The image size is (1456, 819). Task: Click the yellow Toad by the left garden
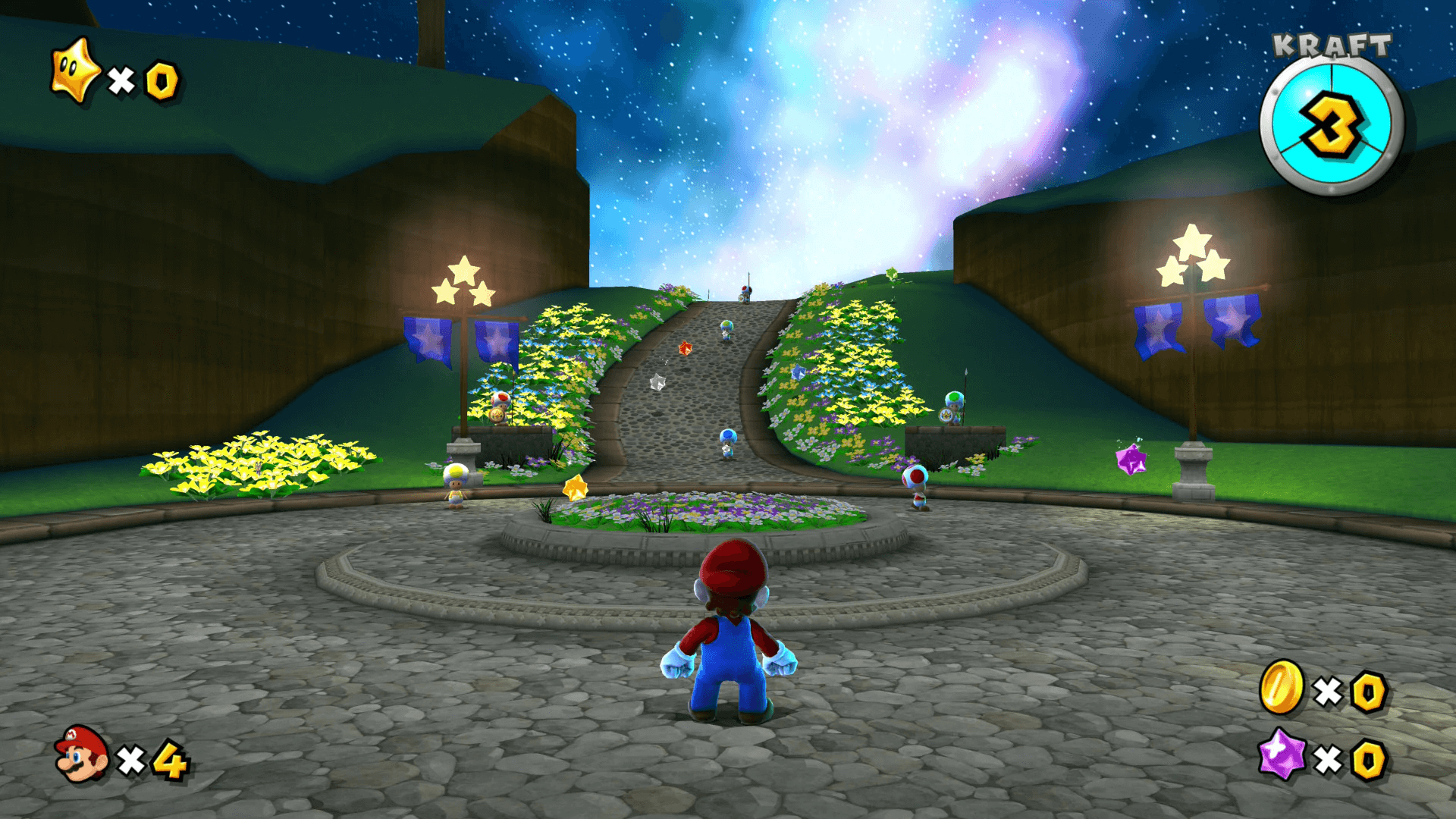coord(455,485)
